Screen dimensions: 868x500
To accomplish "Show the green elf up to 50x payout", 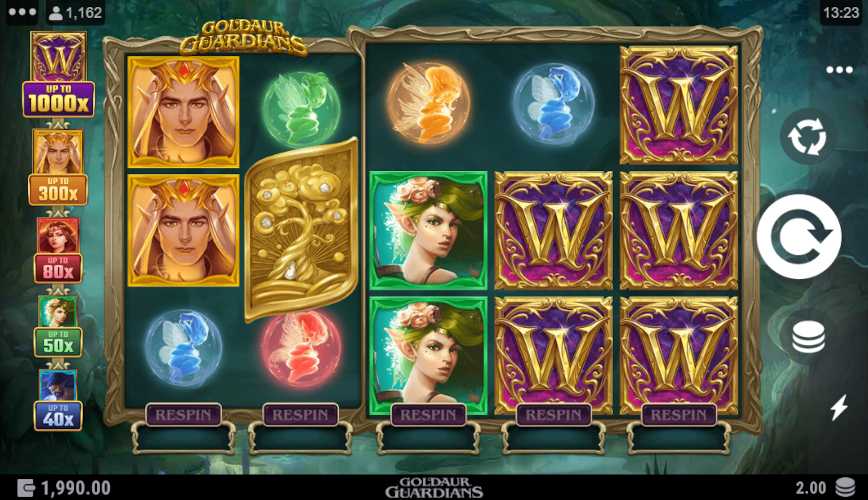I will [x=58, y=327].
